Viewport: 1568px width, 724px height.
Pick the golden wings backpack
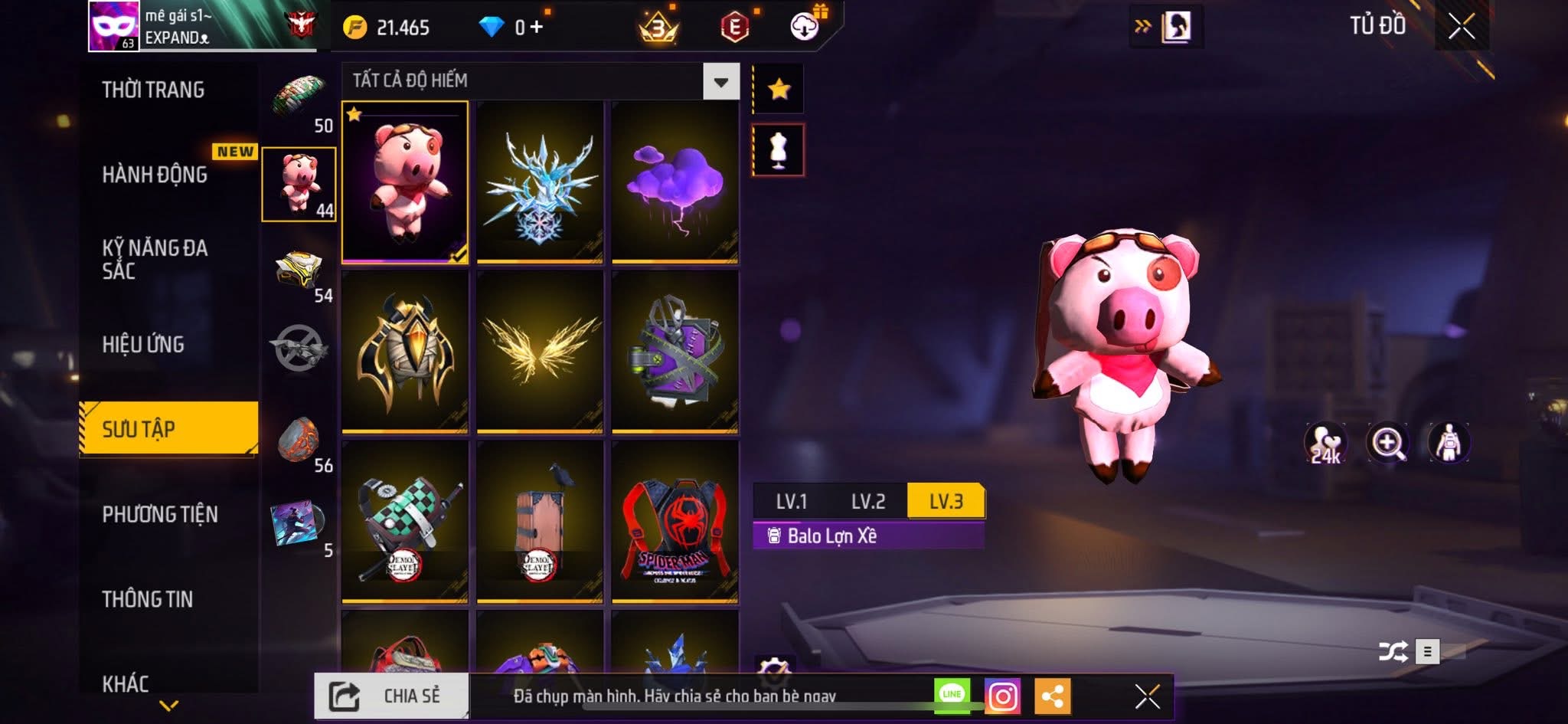pyautogui.click(x=540, y=352)
